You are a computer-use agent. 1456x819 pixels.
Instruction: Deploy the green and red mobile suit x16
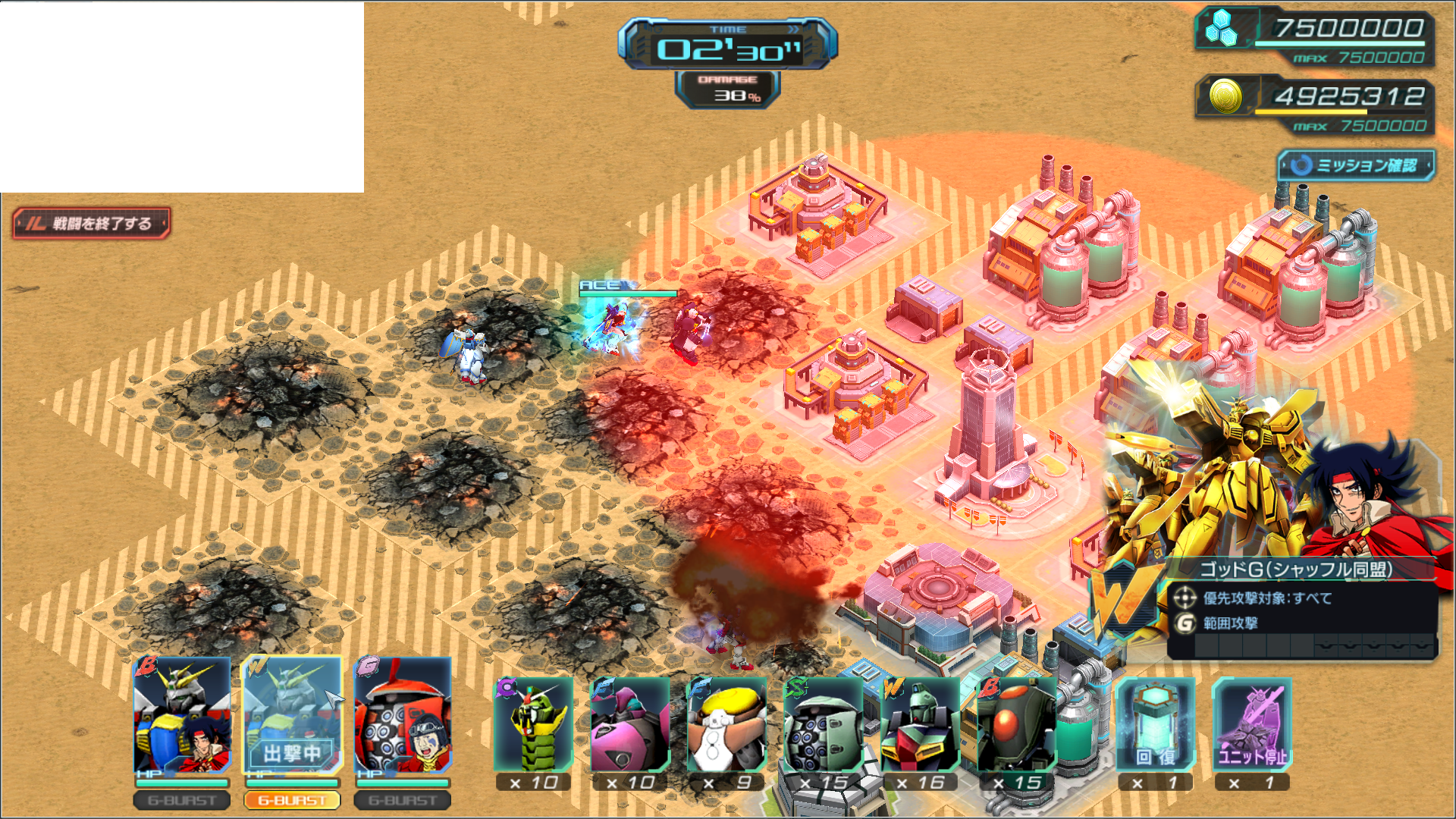pos(919,726)
